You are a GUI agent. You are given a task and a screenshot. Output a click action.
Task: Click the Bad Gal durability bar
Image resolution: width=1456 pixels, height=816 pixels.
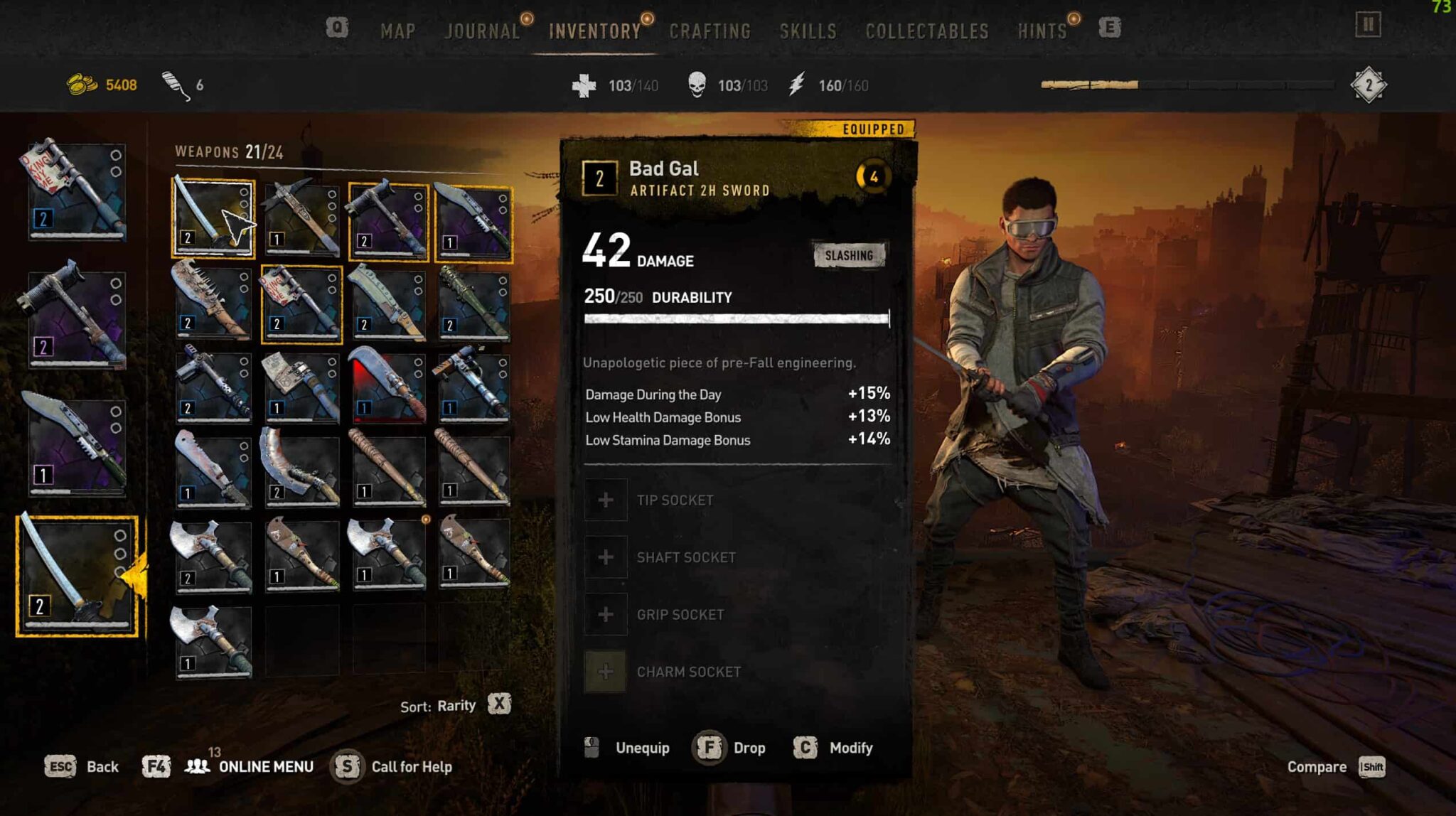[736, 318]
